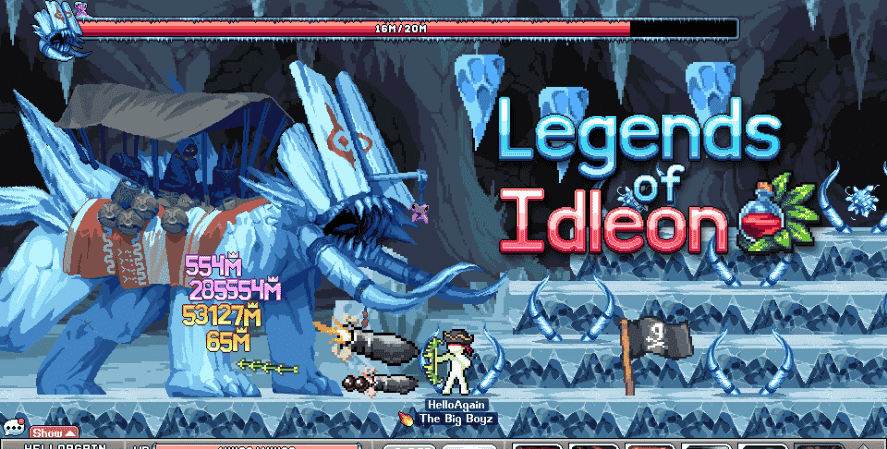Image resolution: width=887 pixels, height=449 pixels.
Task: Click the red Show button
Action: 53,432
